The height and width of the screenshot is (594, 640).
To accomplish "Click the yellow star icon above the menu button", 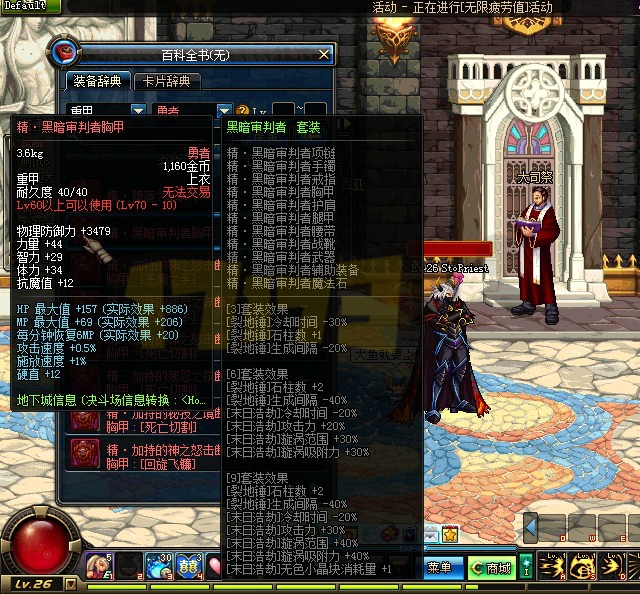I will point(450,536).
